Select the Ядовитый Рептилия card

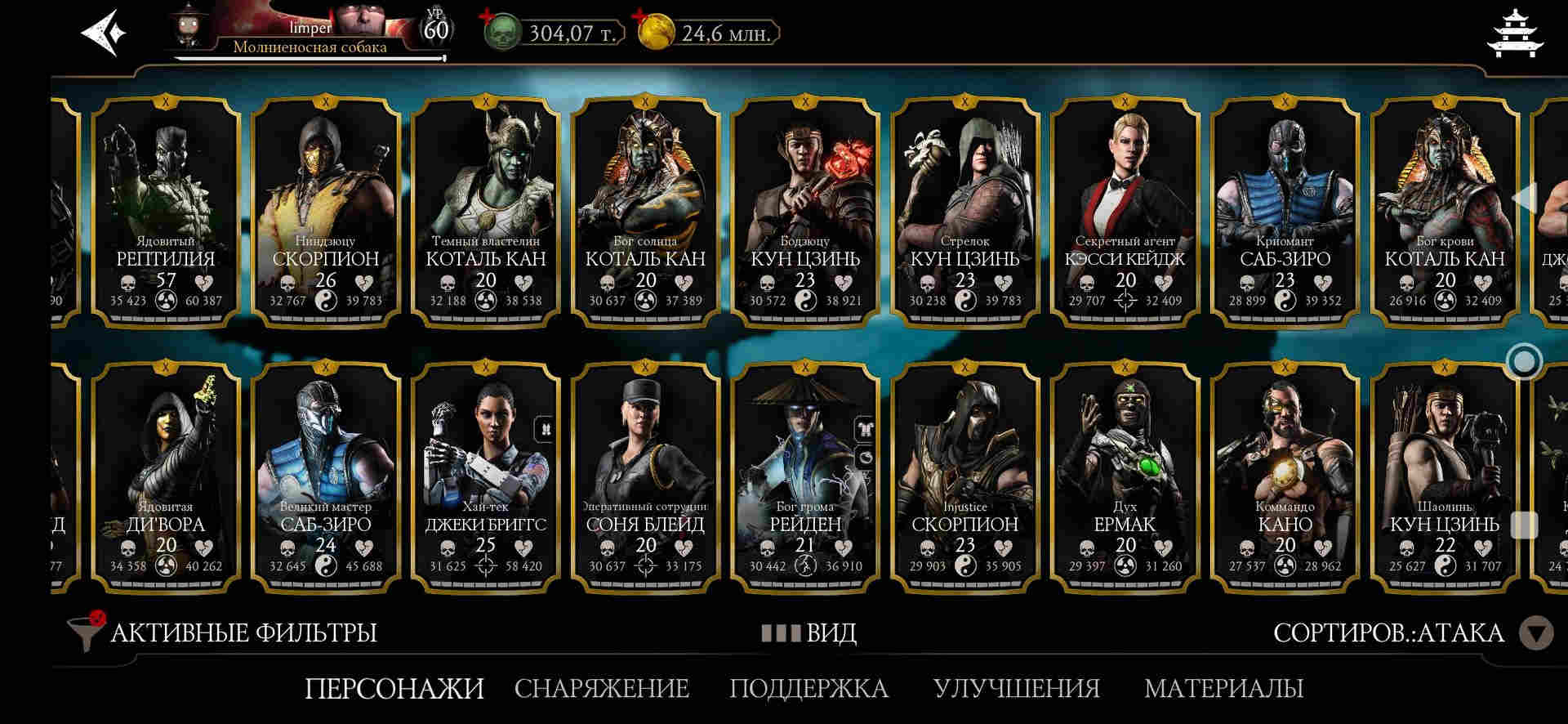166,211
